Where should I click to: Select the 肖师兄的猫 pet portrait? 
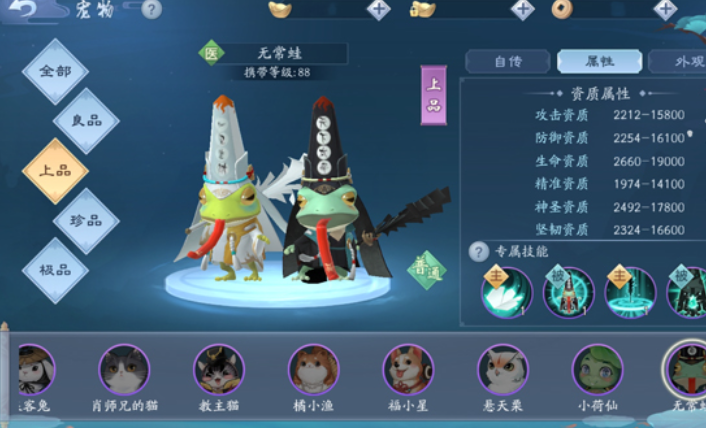(124, 372)
